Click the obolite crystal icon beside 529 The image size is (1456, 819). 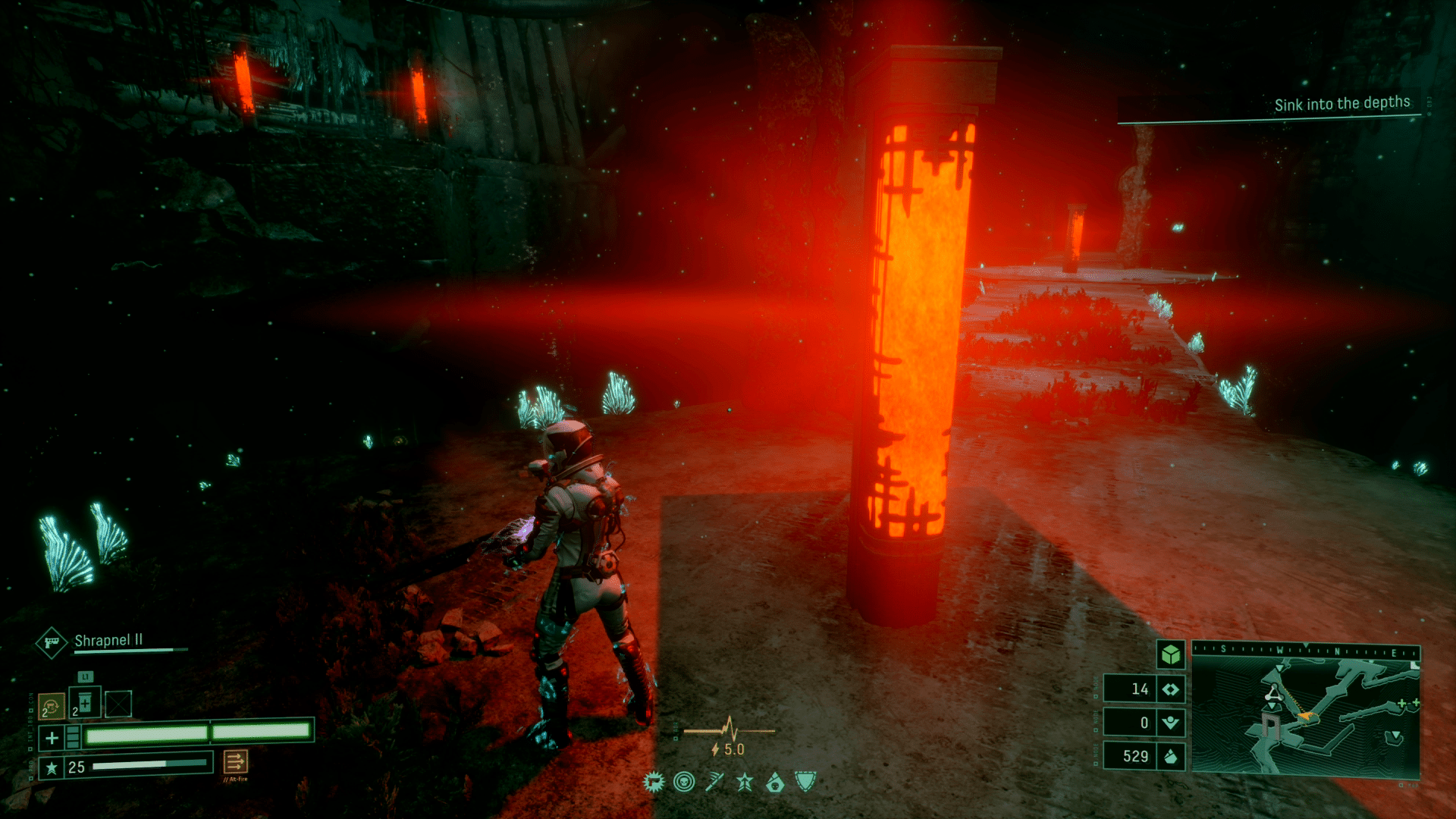point(1171,756)
